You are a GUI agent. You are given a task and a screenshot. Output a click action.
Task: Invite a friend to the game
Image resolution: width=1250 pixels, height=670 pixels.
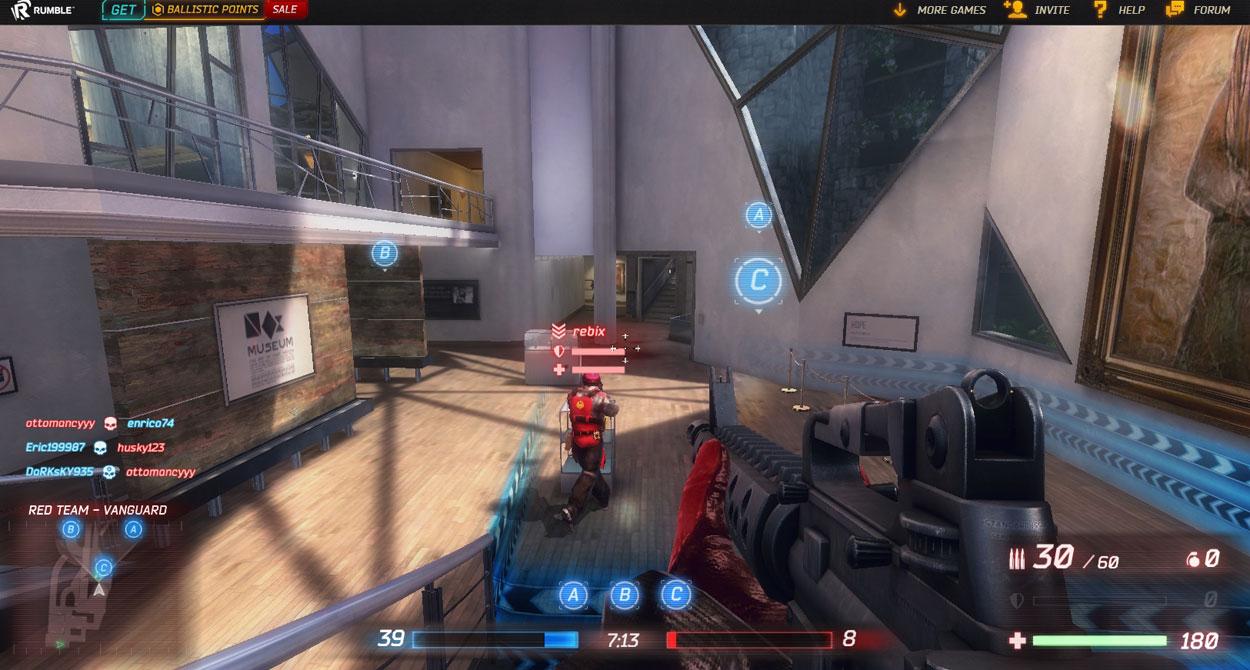[1038, 10]
